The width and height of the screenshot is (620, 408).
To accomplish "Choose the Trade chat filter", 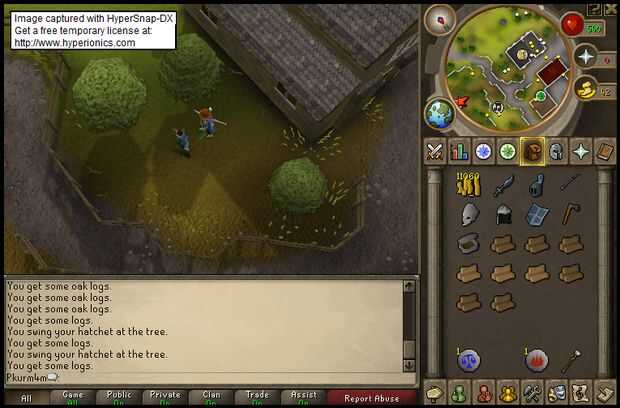I will coord(257,397).
